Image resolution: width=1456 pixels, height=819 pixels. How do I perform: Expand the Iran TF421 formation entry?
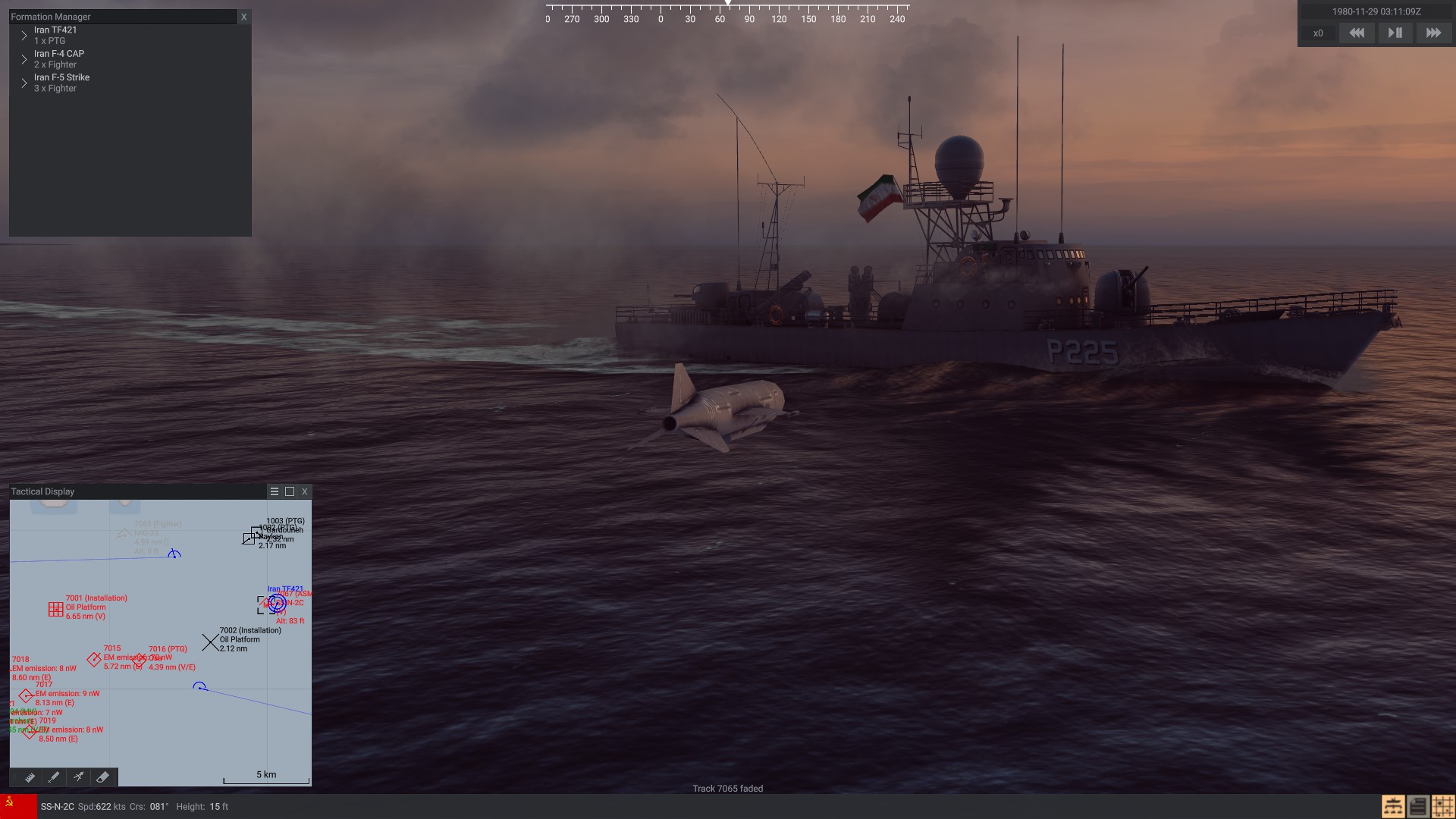click(24, 36)
